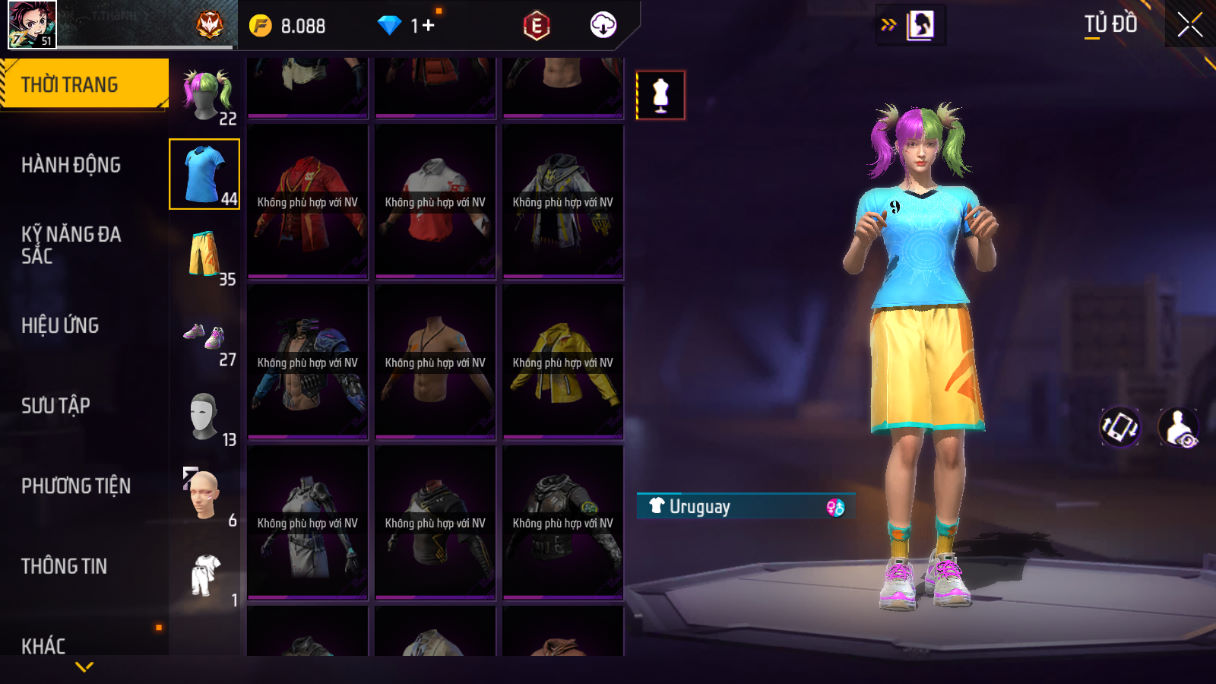Open the player avatar profile
The height and width of the screenshot is (684, 1216).
tap(32, 25)
